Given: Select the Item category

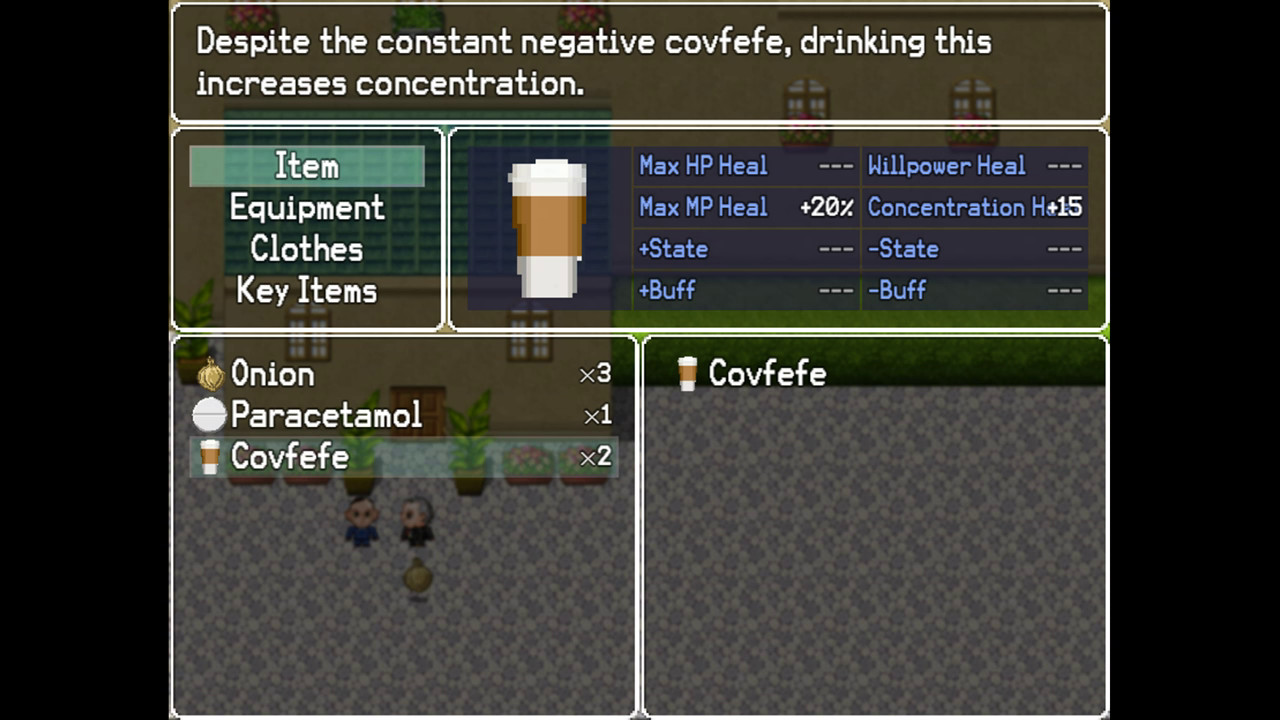Looking at the screenshot, I should 306,165.
